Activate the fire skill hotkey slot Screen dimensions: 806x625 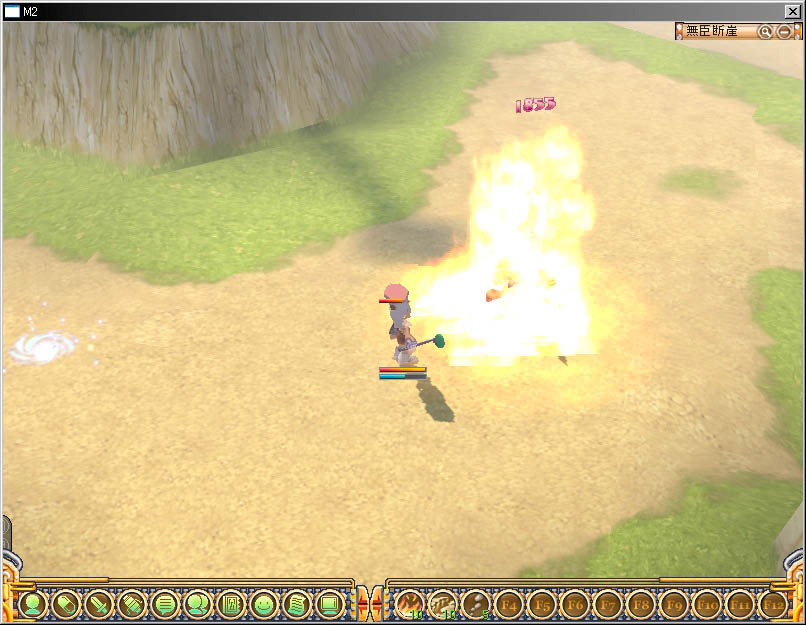tap(409, 604)
